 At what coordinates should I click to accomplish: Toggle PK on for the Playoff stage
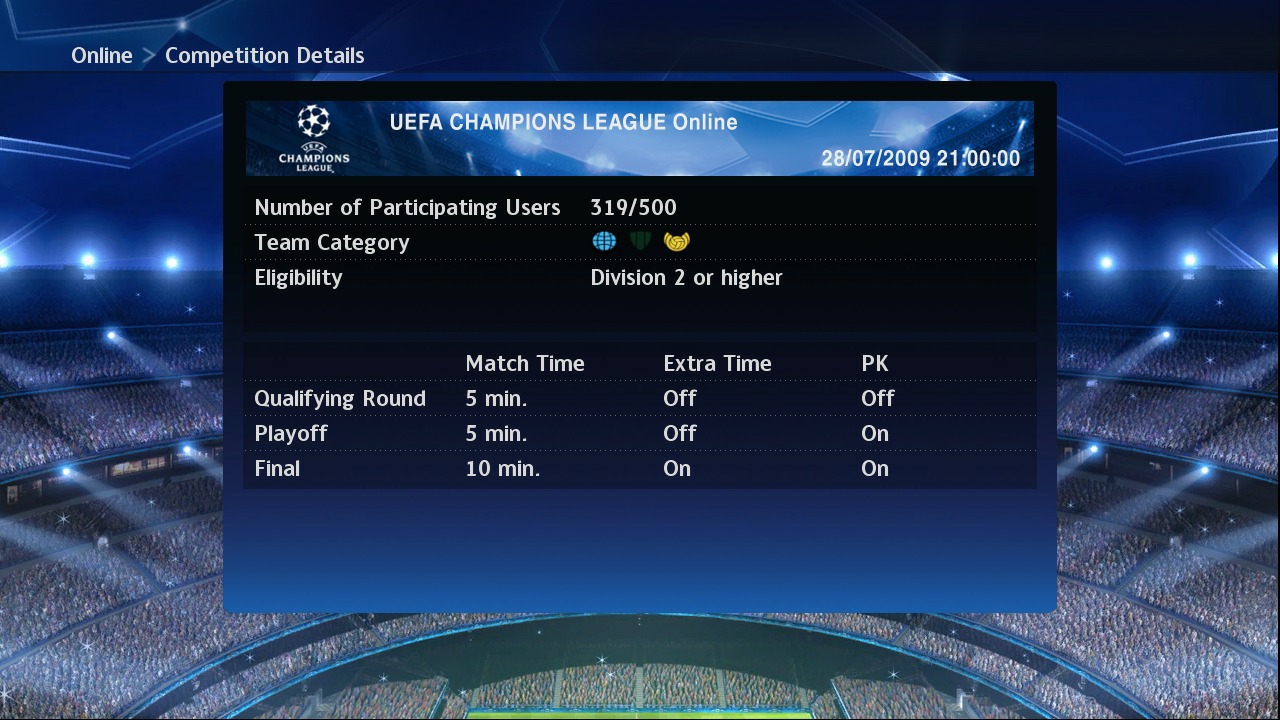click(874, 433)
